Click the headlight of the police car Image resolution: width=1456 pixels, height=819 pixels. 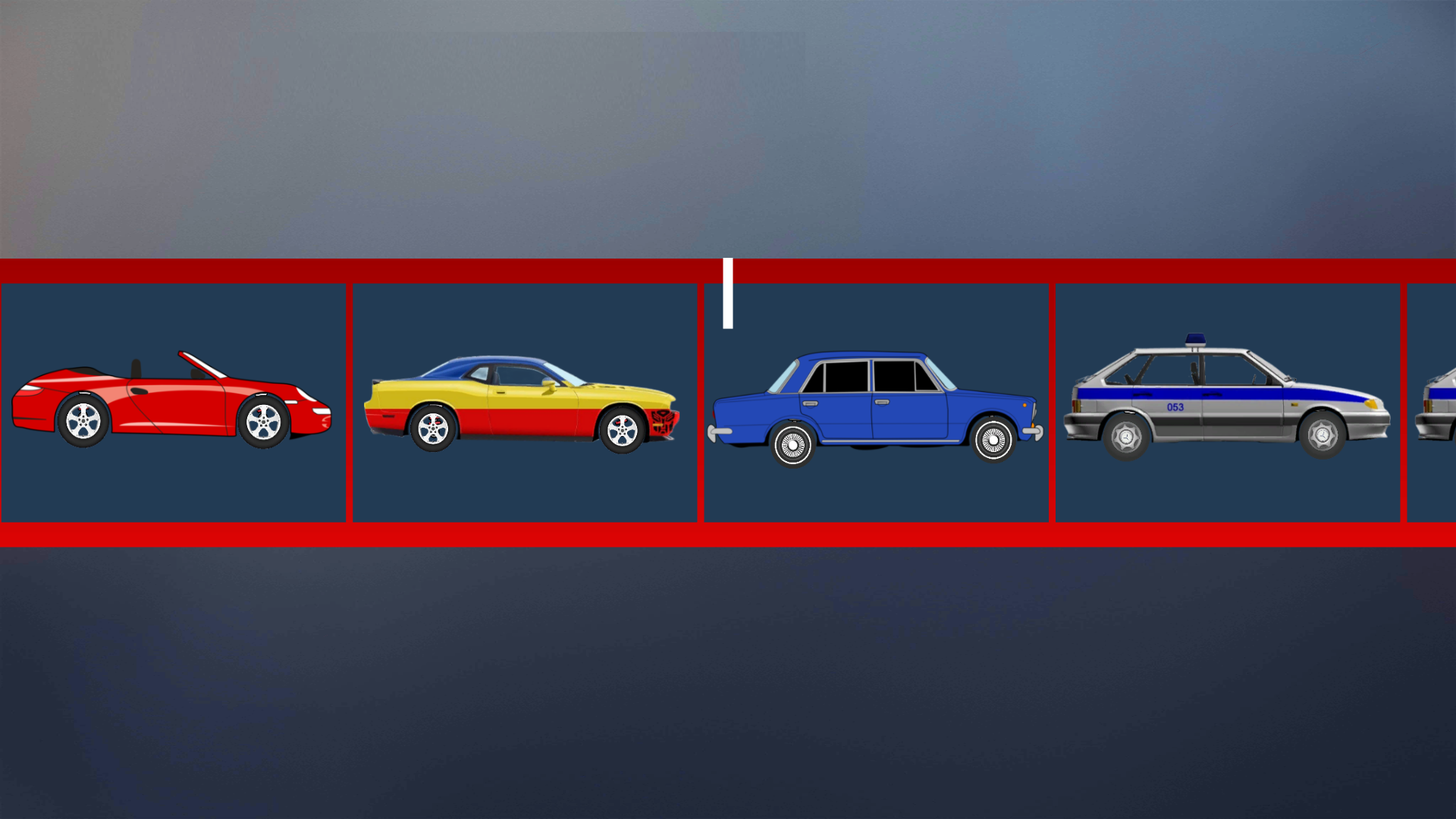pyautogui.click(x=1370, y=406)
